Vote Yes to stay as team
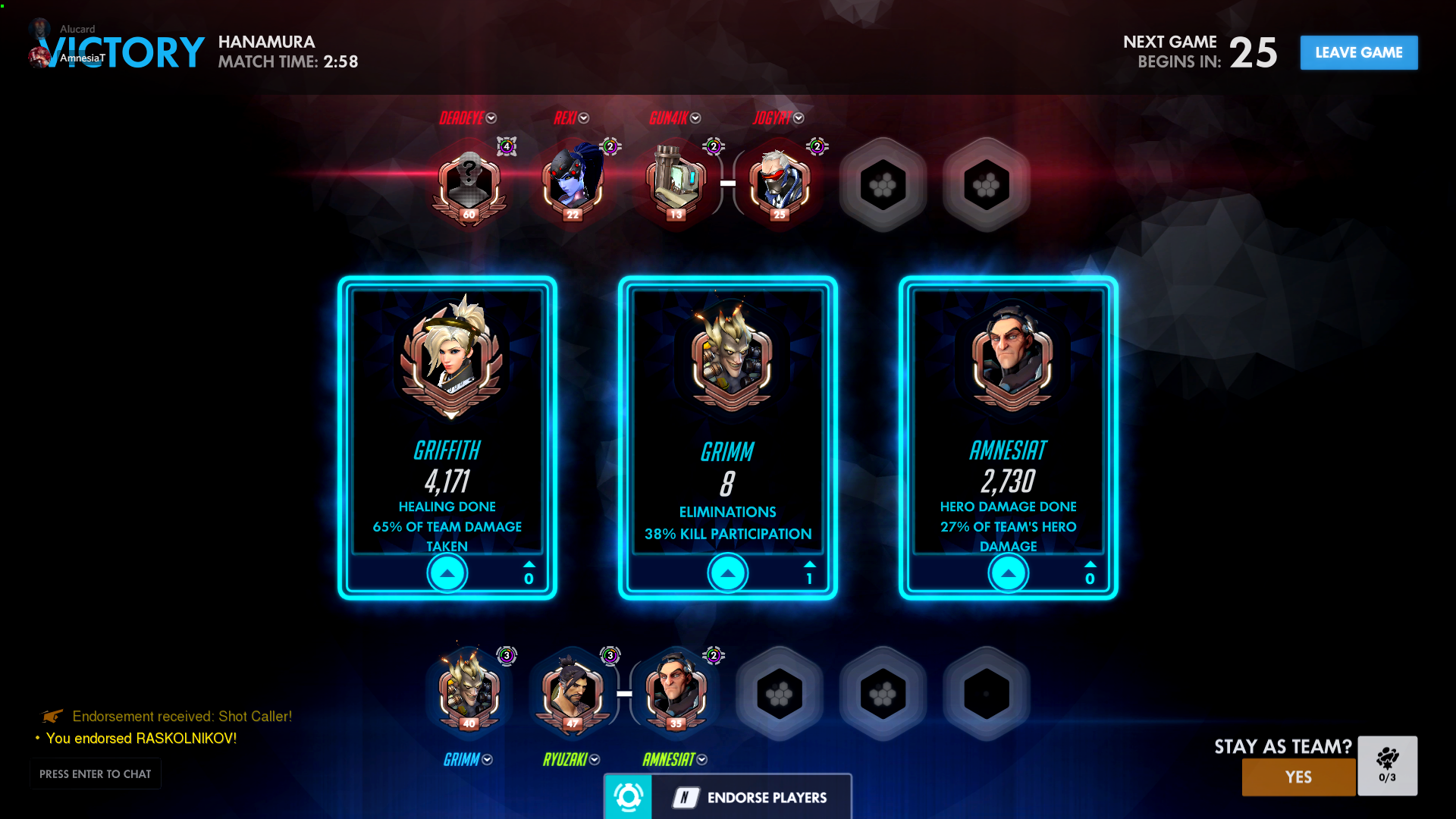Image resolution: width=1456 pixels, height=819 pixels. click(1298, 777)
